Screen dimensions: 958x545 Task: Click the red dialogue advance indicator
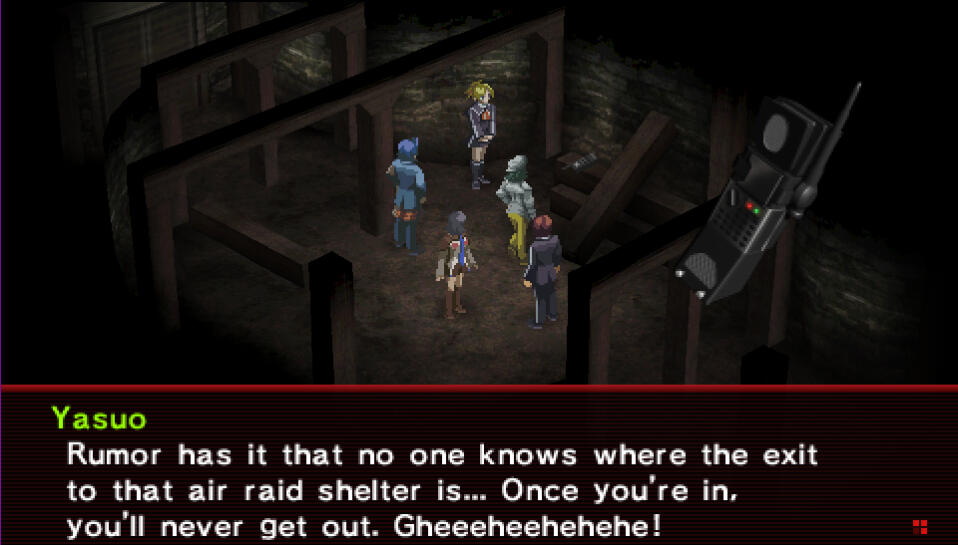pyautogui.click(x=920, y=526)
